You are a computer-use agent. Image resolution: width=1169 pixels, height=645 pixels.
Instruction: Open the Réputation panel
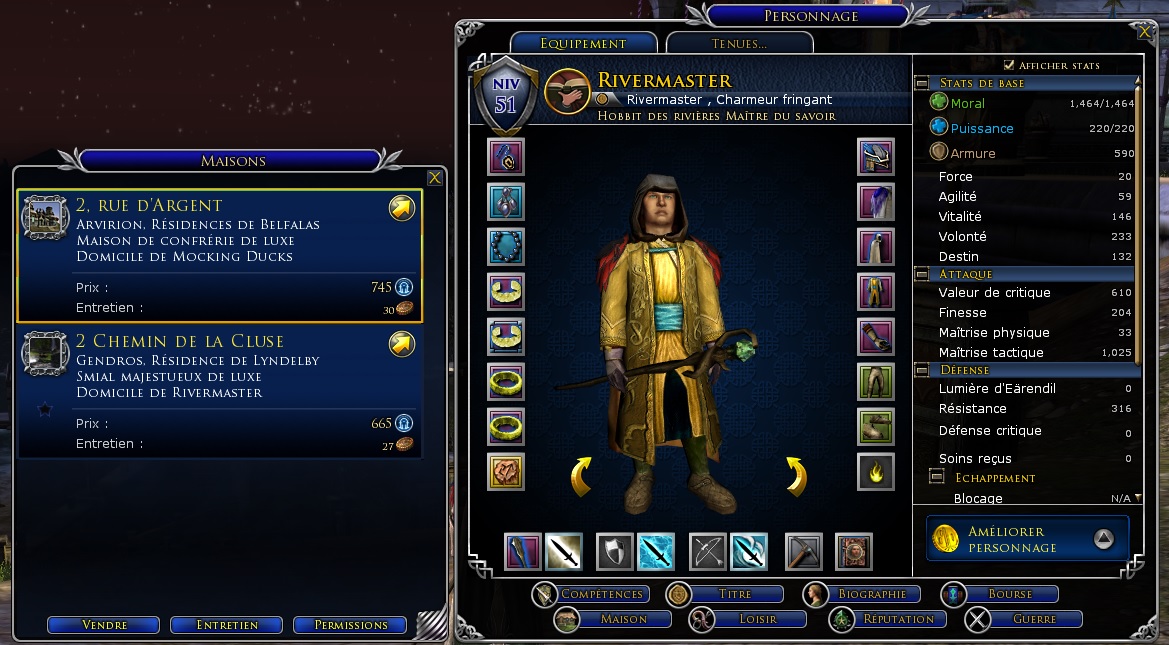(898, 619)
